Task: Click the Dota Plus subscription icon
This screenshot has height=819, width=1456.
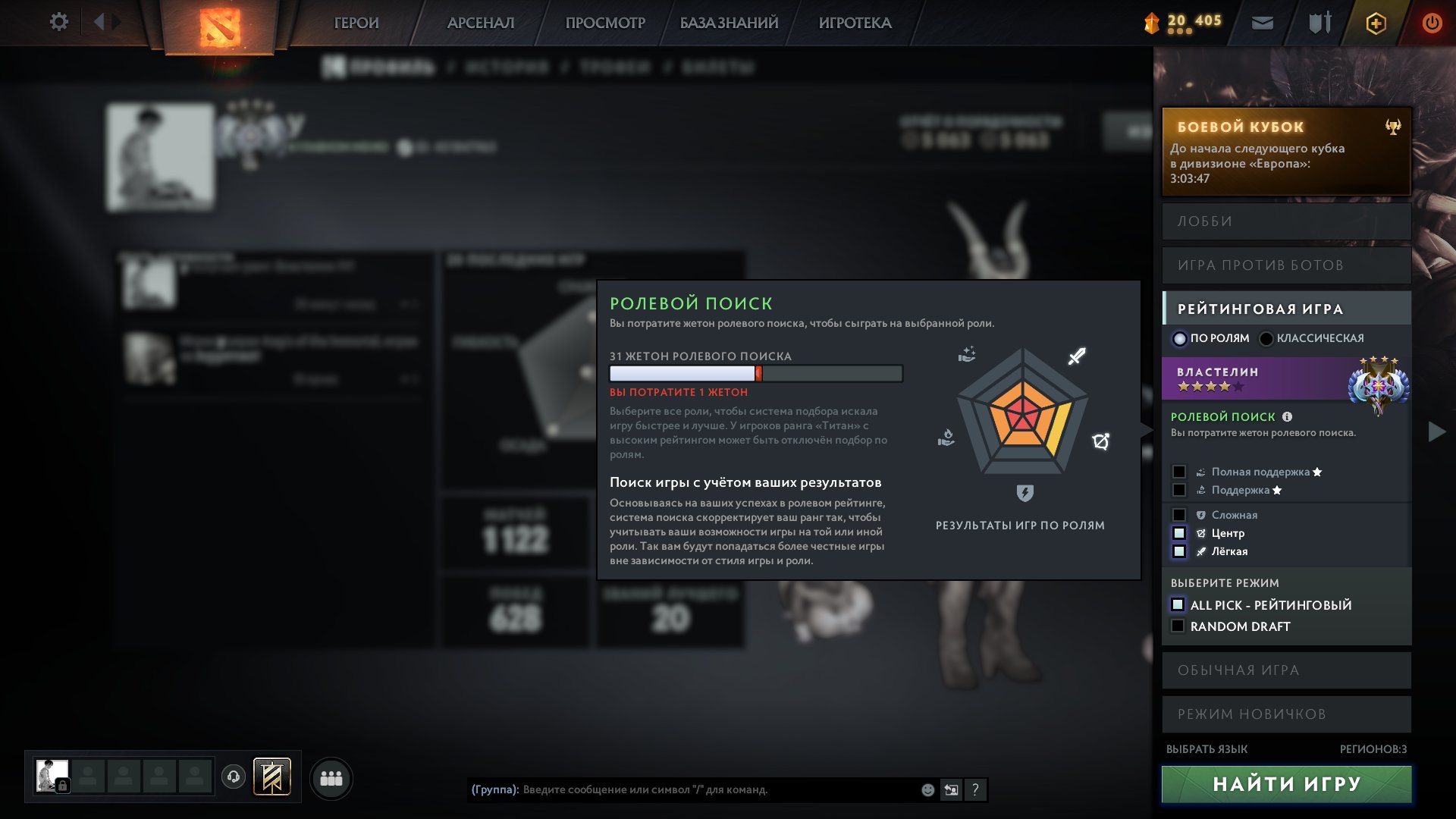Action: pyautogui.click(x=1375, y=23)
